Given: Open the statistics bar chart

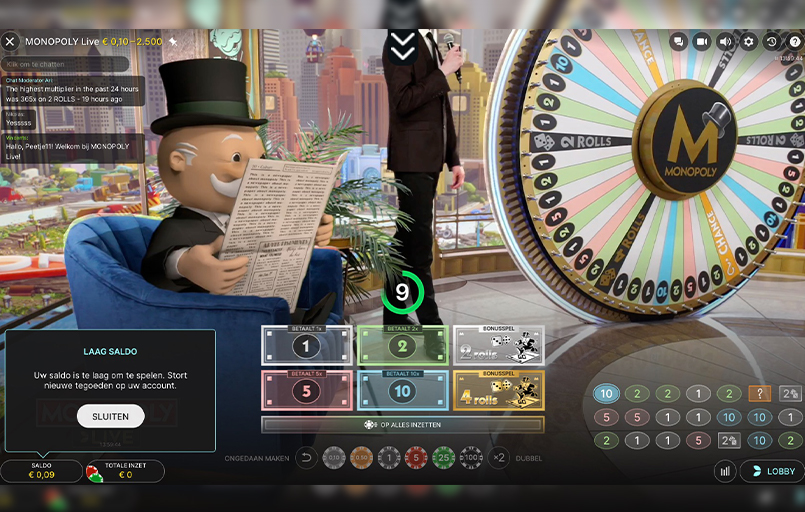Looking at the screenshot, I should 725,471.
